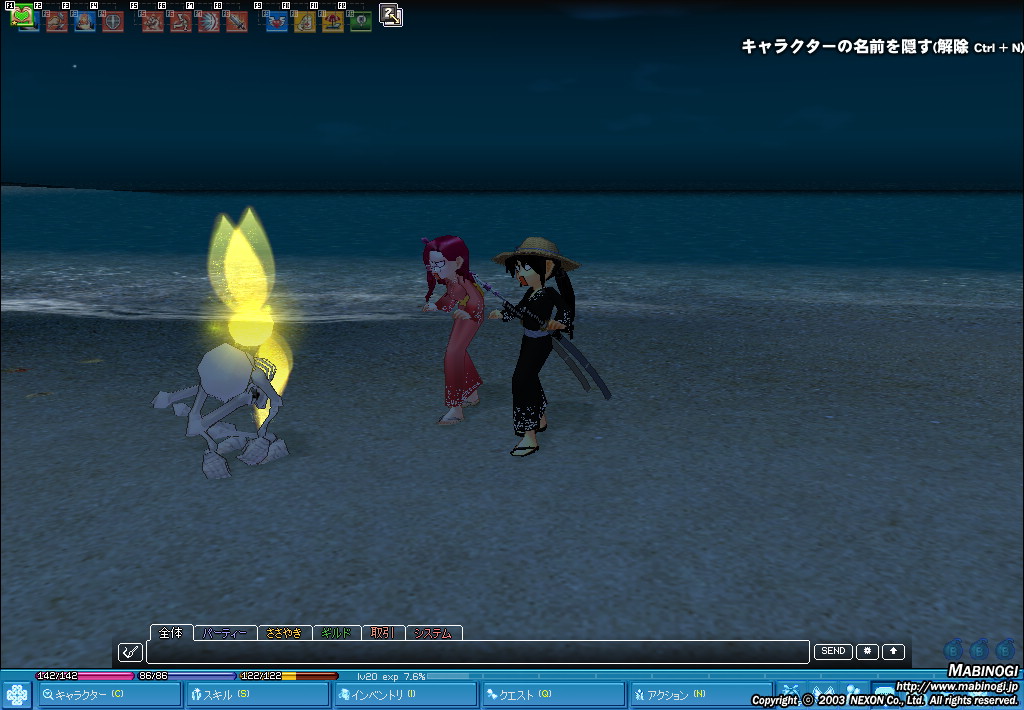The height and width of the screenshot is (710, 1024).
Task: Select the 取引 (Trade) chat tab
Action: 382,633
